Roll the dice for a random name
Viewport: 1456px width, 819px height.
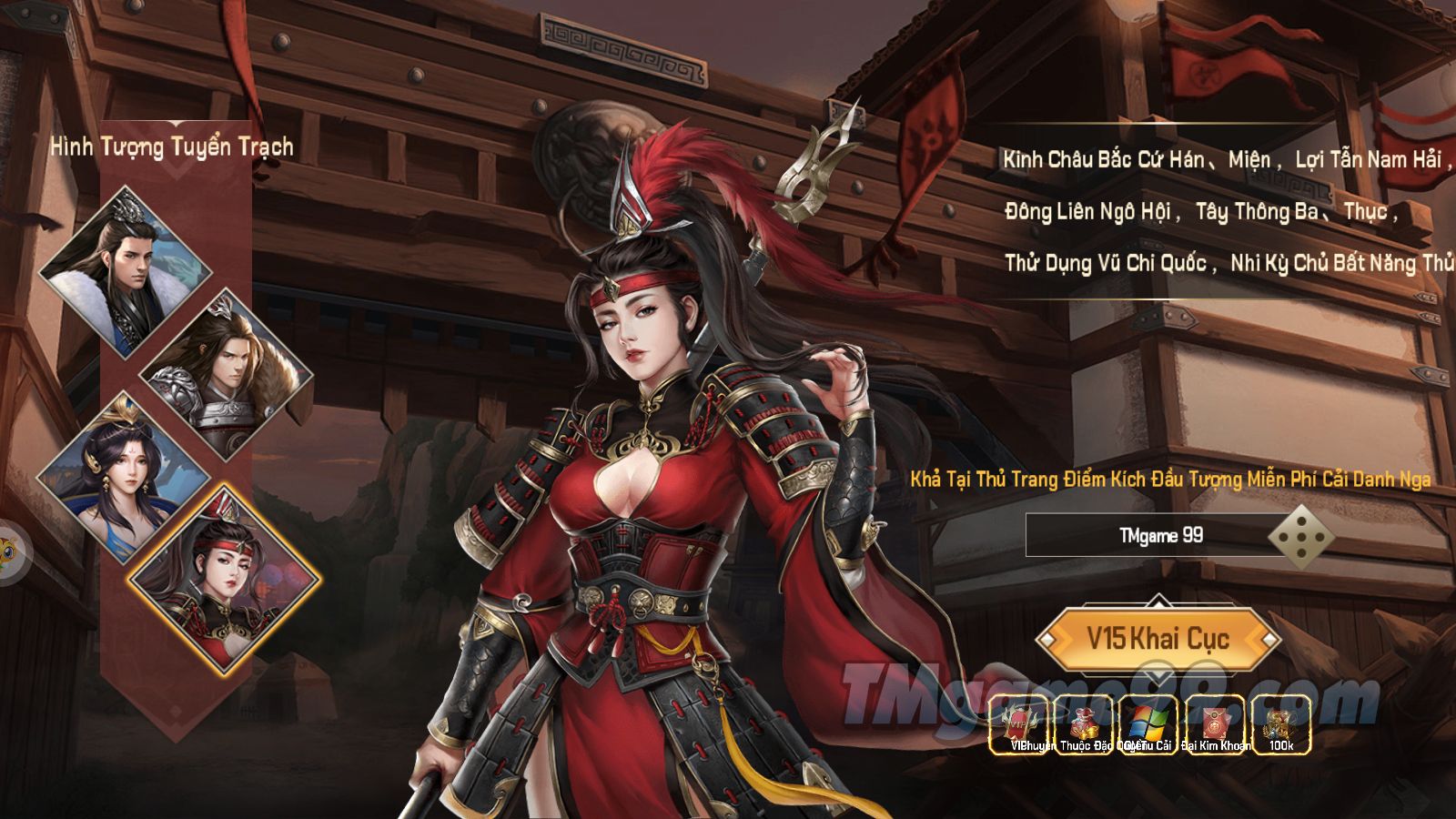[1302, 536]
